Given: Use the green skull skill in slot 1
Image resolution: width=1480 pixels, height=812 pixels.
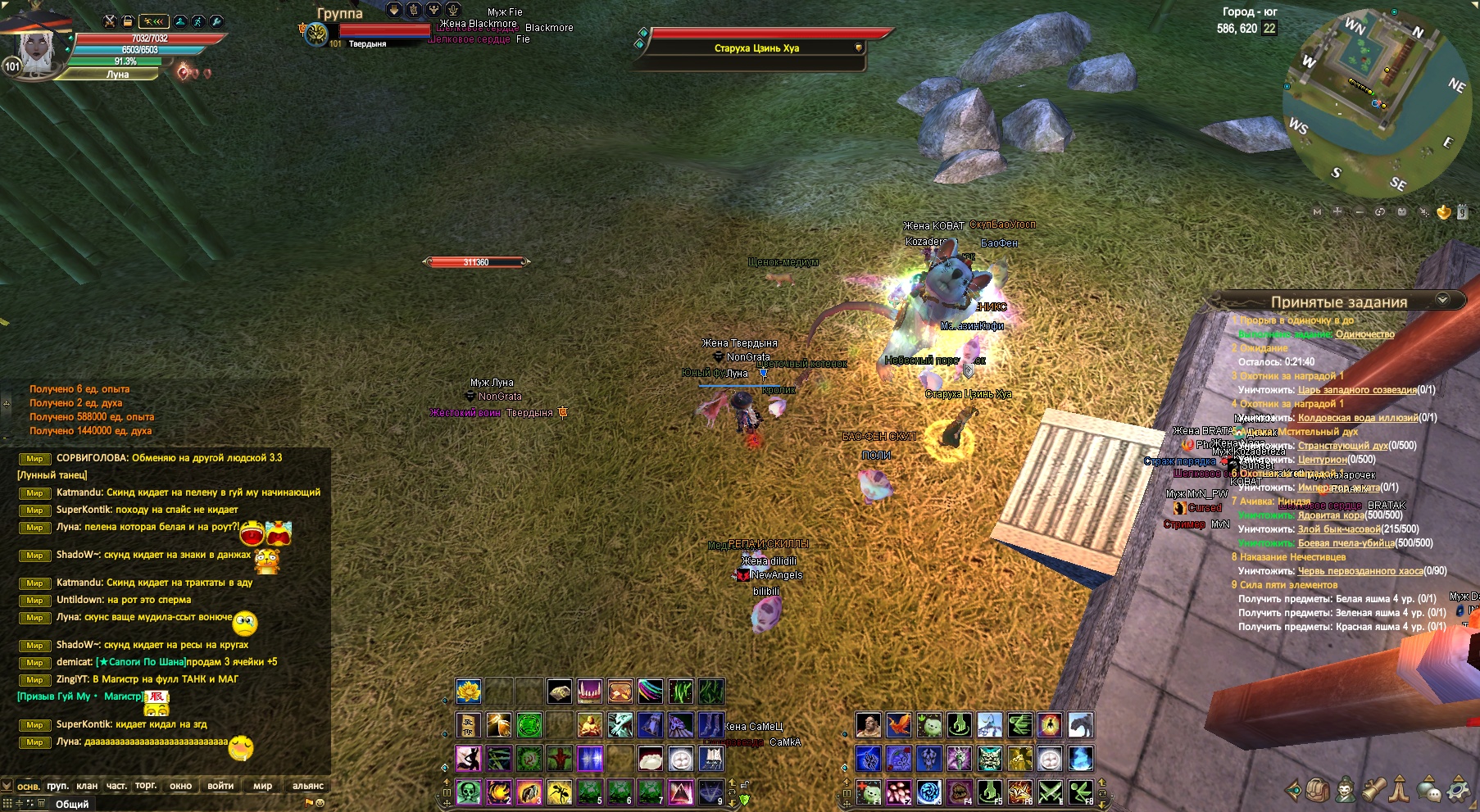Looking at the screenshot, I should (x=468, y=792).
